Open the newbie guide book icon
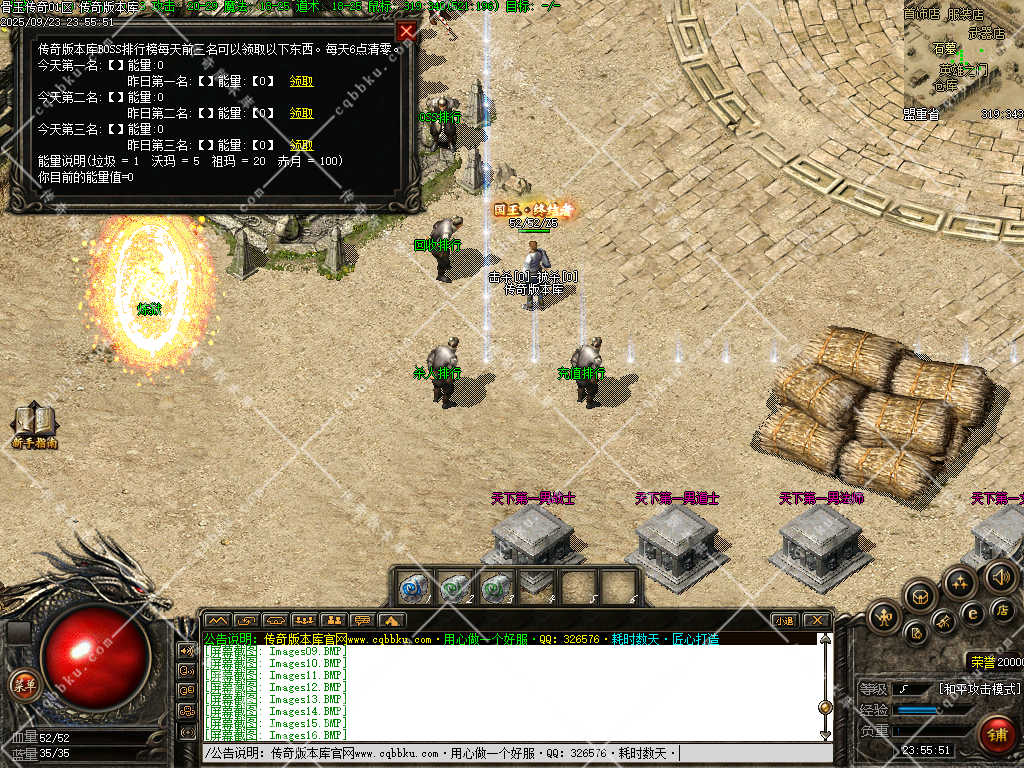The width and height of the screenshot is (1024, 768). point(35,425)
